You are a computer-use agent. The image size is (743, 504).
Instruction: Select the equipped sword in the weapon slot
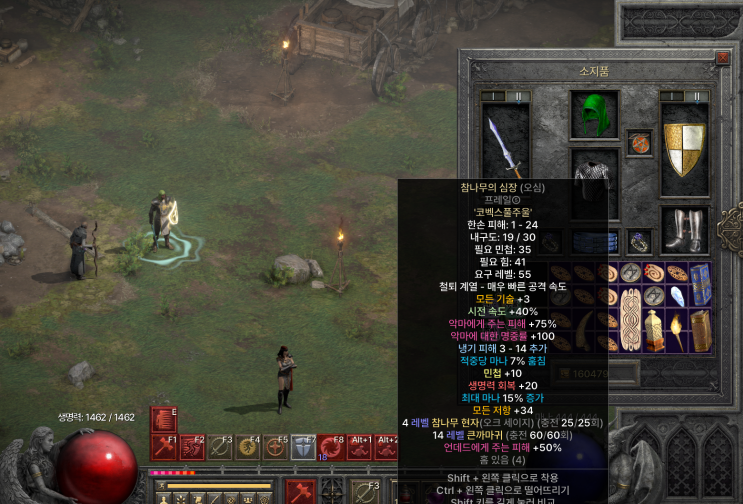[503, 143]
